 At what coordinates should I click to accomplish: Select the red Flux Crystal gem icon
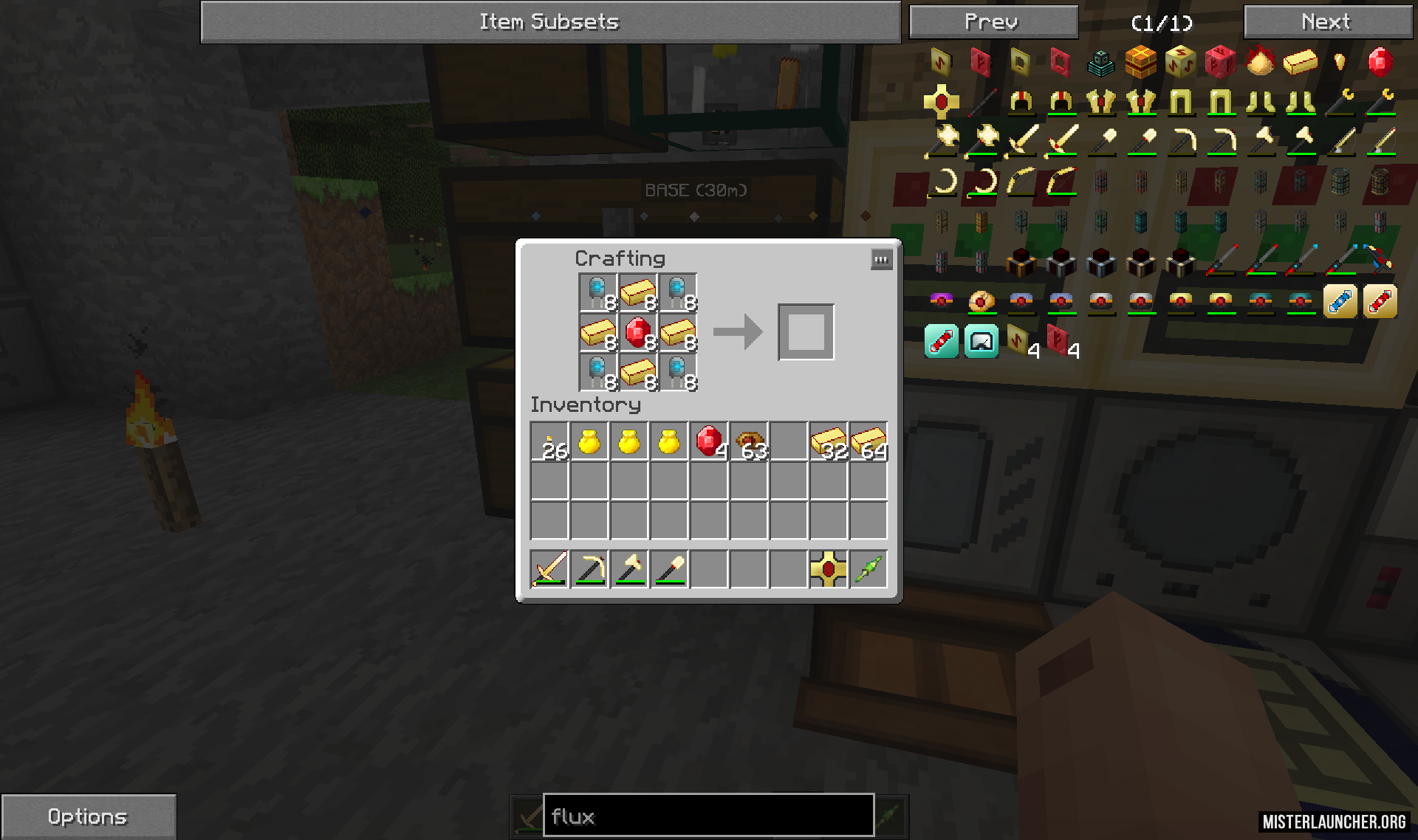click(1383, 63)
